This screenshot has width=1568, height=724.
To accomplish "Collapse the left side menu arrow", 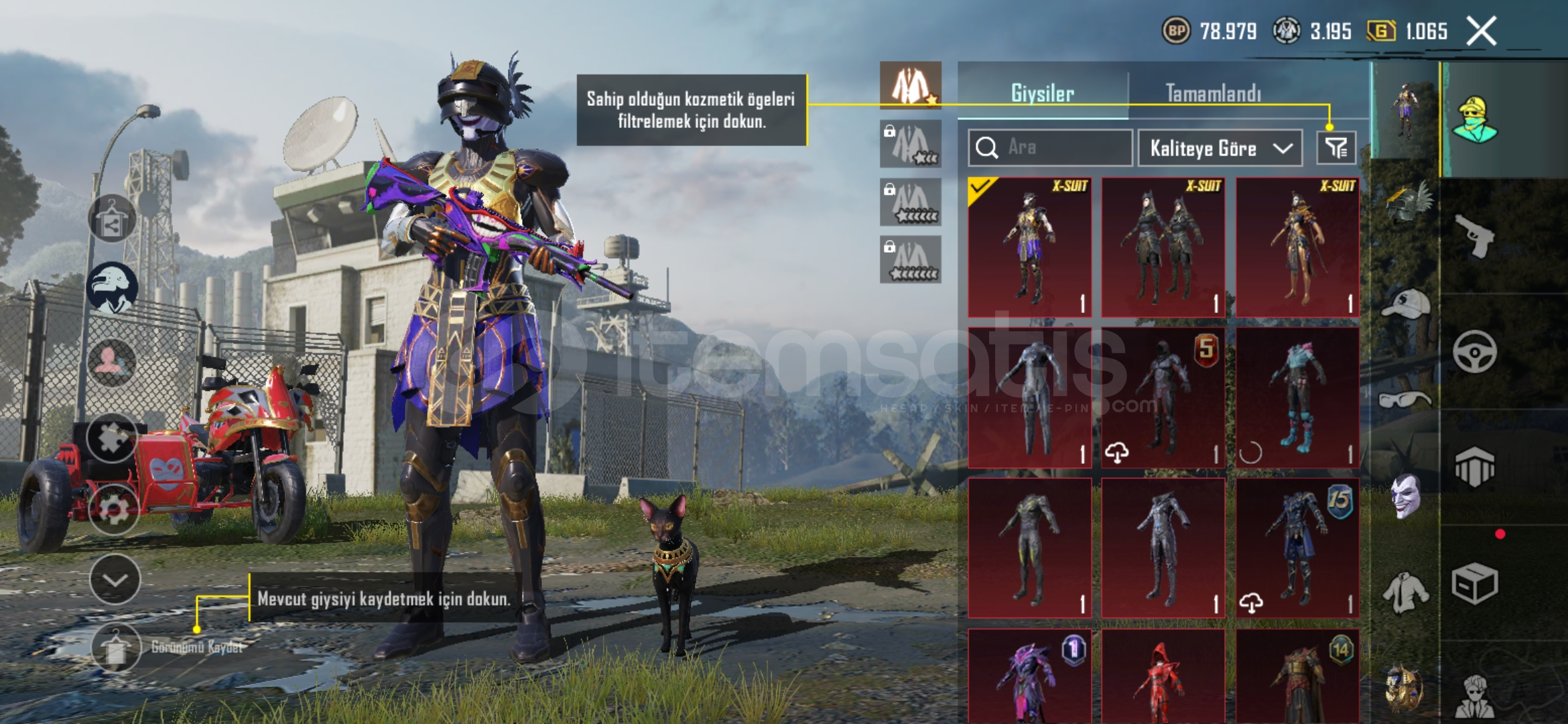I will coord(115,580).
